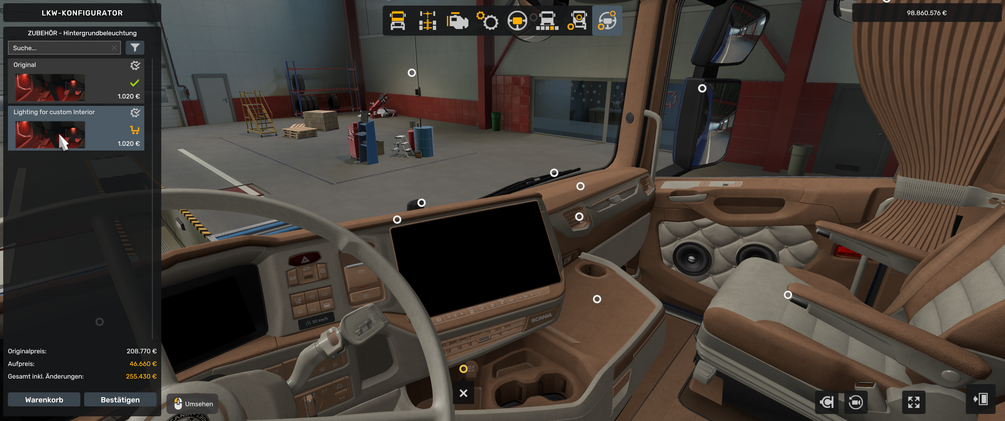
Task: Select the truck exterior accessories tab
Action: coord(578,20)
